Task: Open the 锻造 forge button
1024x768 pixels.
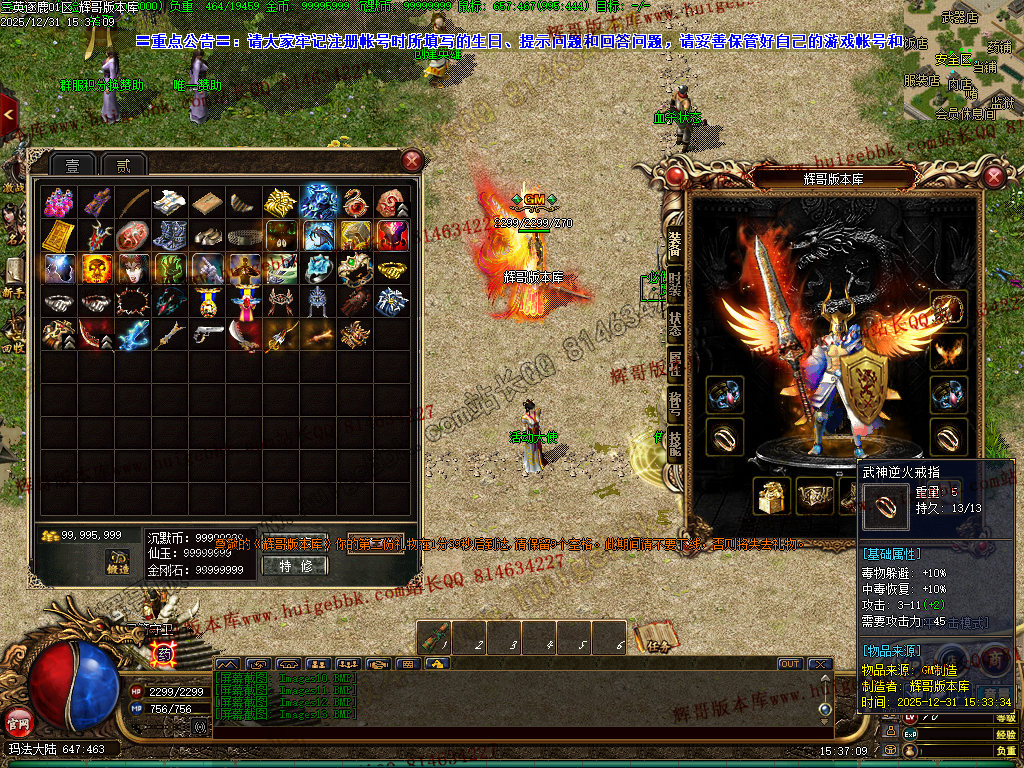Action: pyautogui.click(x=118, y=562)
